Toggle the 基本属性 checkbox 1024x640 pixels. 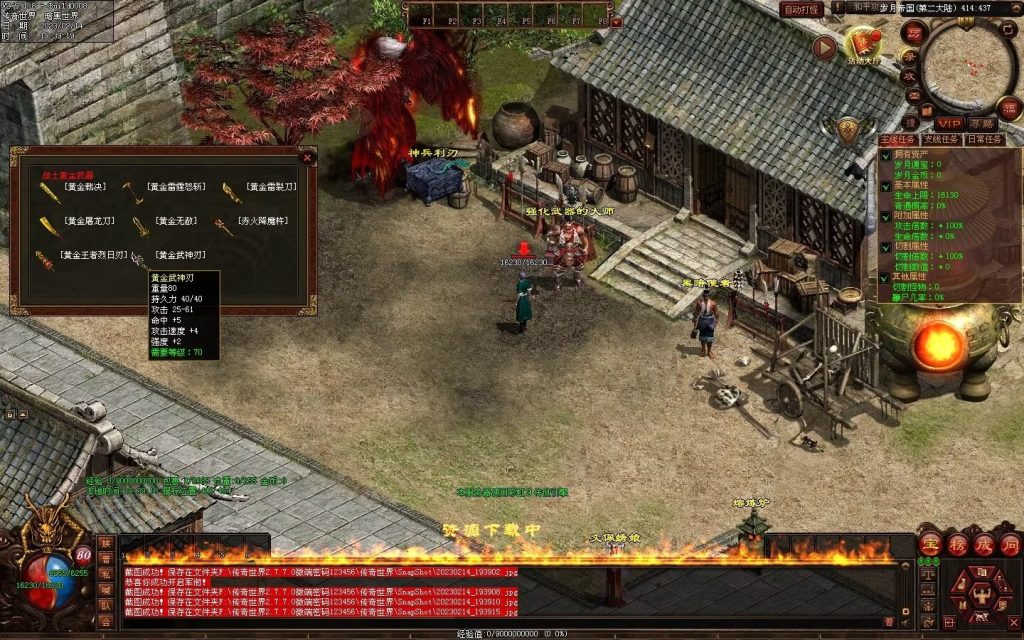tap(886, 185)
